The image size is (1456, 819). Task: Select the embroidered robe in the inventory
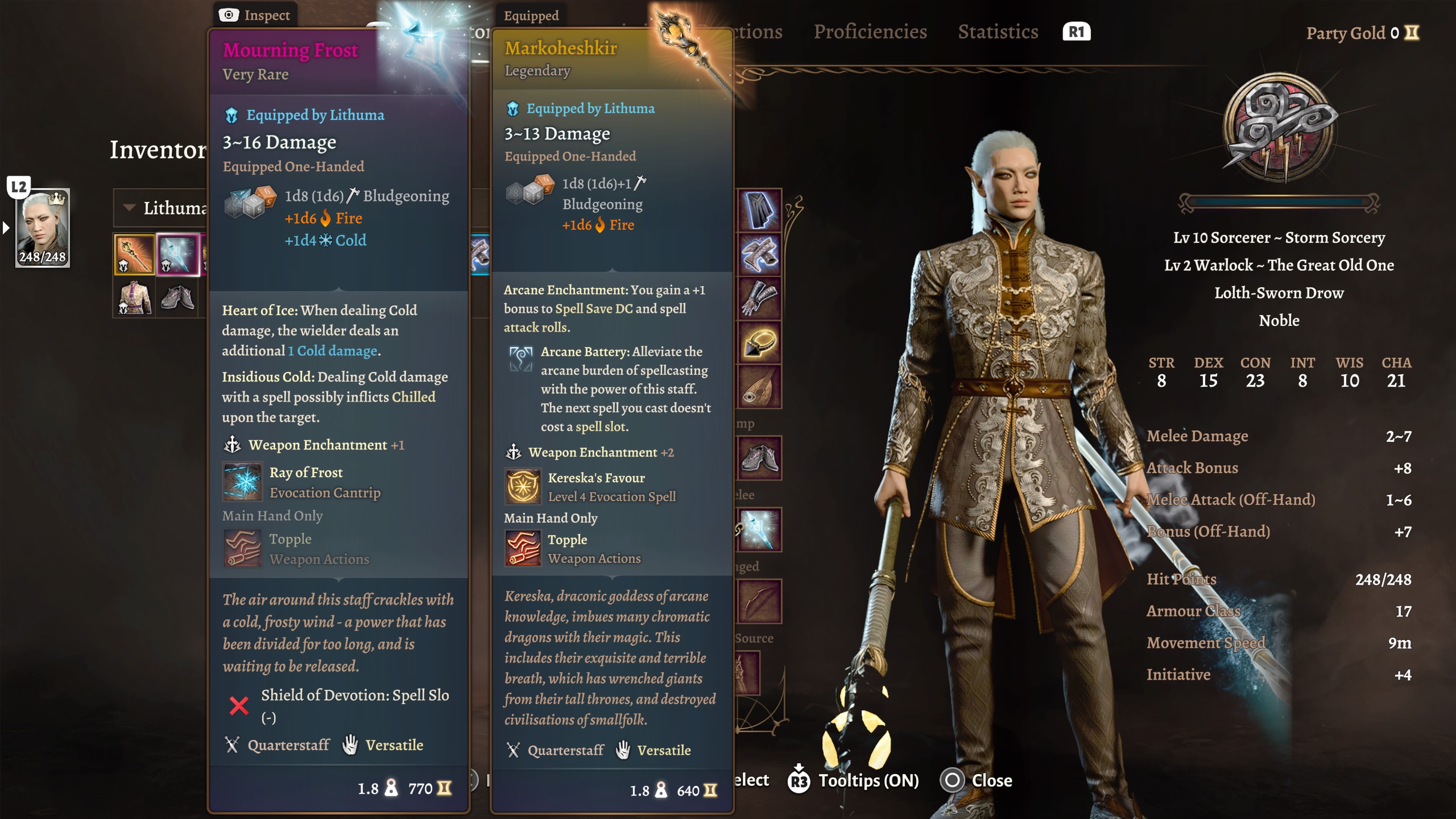coord(135,297)
